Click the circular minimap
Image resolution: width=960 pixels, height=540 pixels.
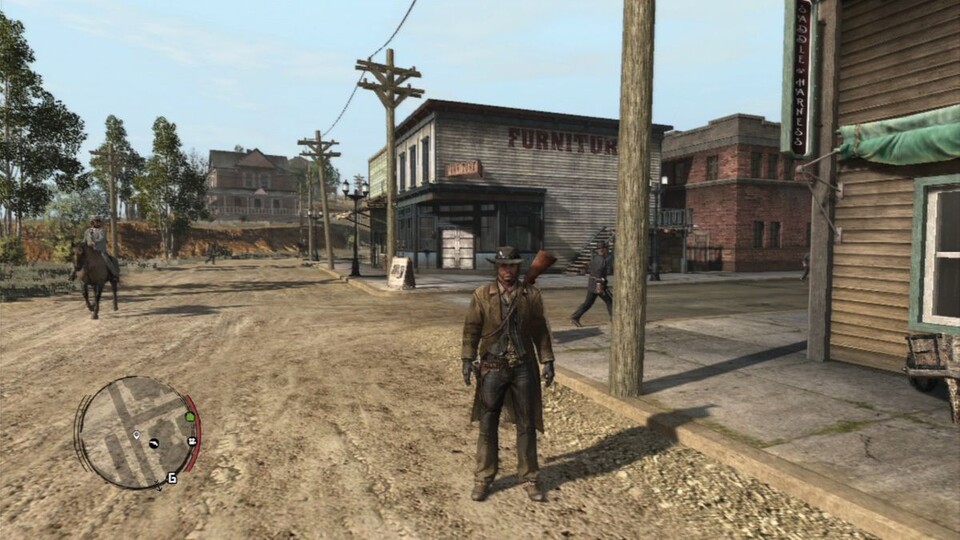(x=137, y=431)
